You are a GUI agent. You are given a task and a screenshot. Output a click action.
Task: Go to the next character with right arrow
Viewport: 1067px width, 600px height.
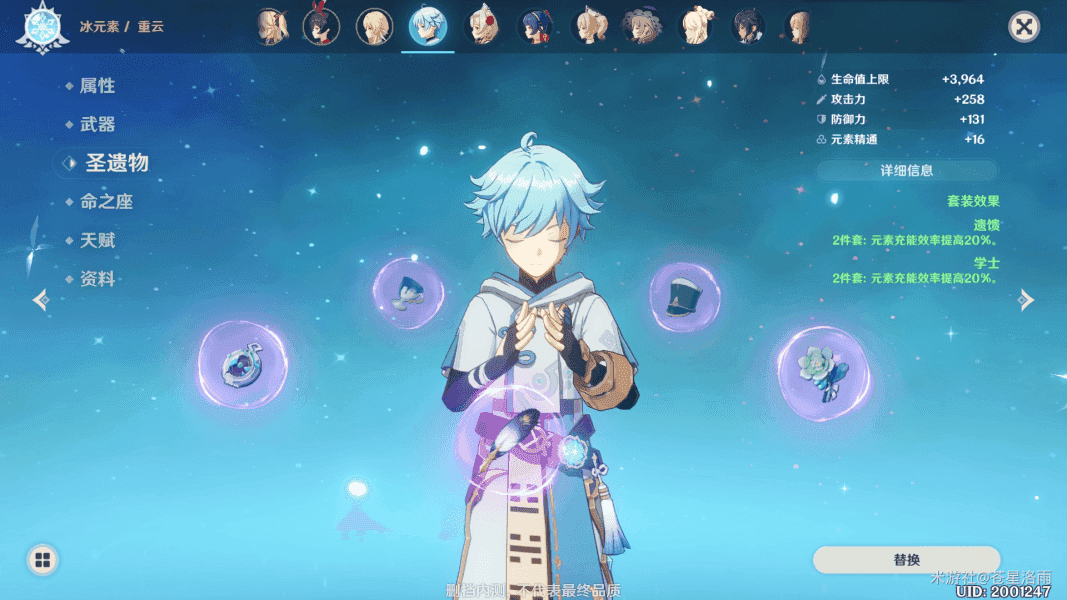(x=1027, y=300)
